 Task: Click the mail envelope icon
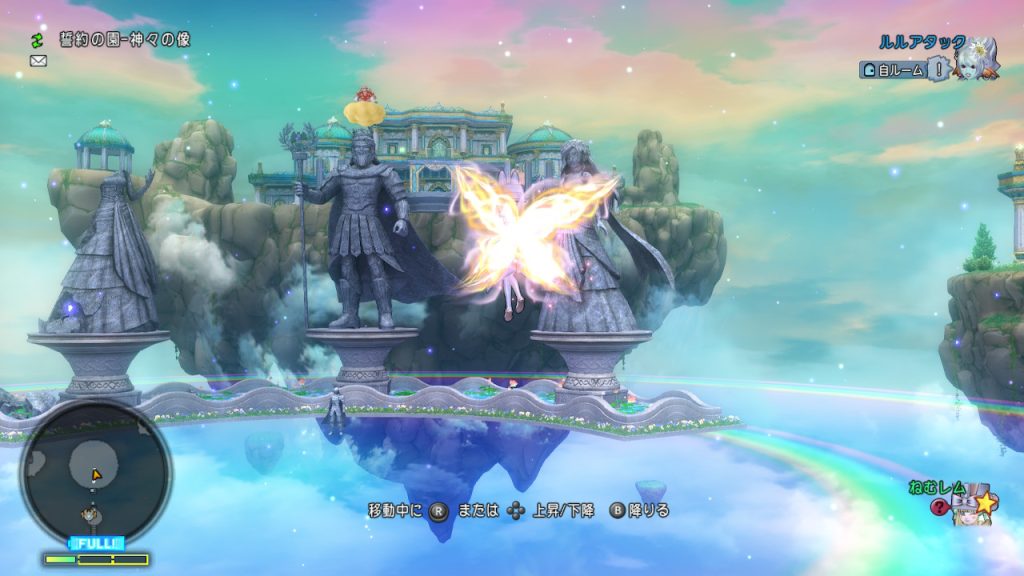coord(38,61)
